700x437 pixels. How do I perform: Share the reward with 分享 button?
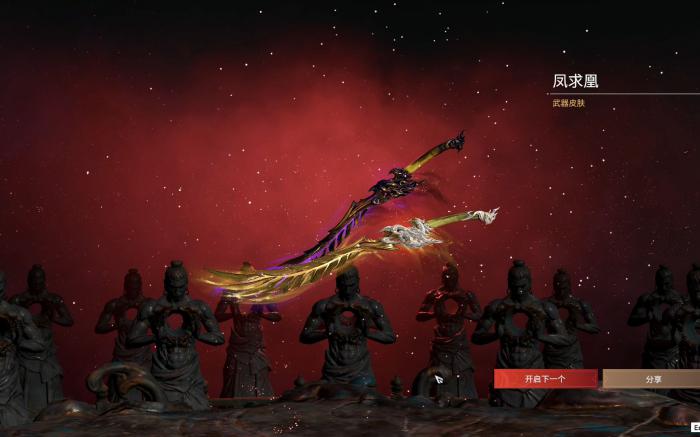pos(652,379)
